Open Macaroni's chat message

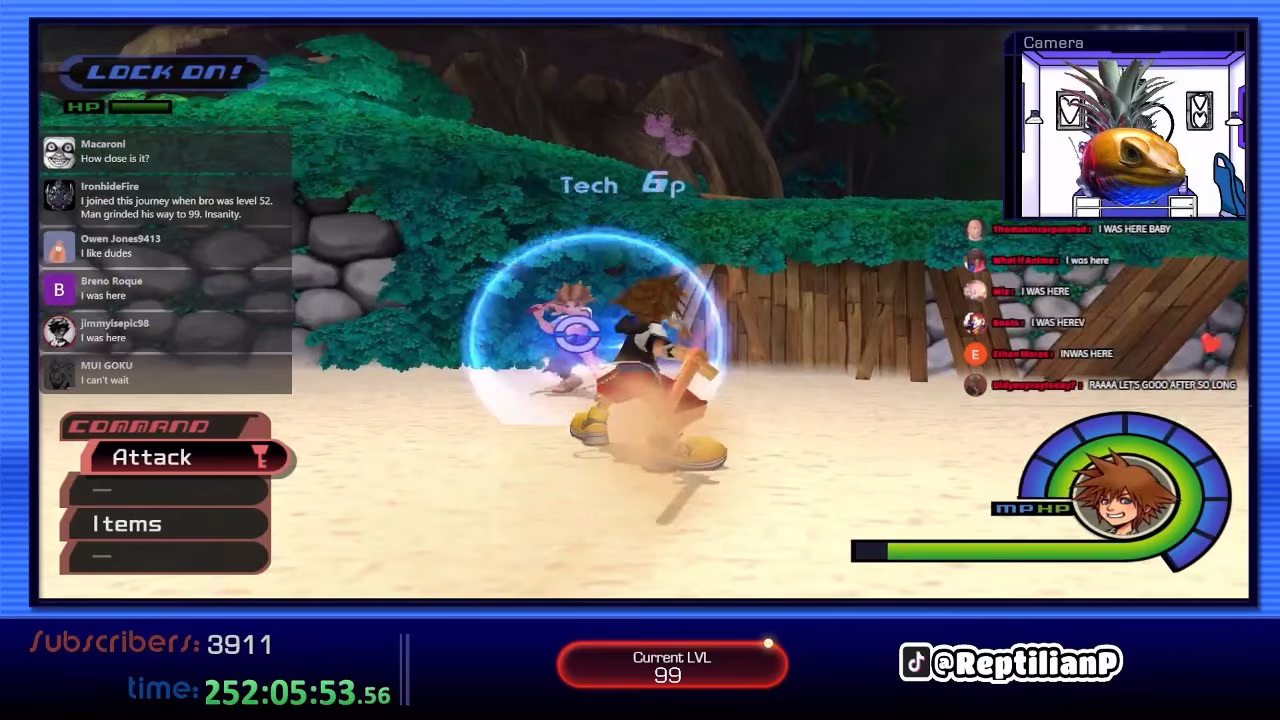coord(166,152)
